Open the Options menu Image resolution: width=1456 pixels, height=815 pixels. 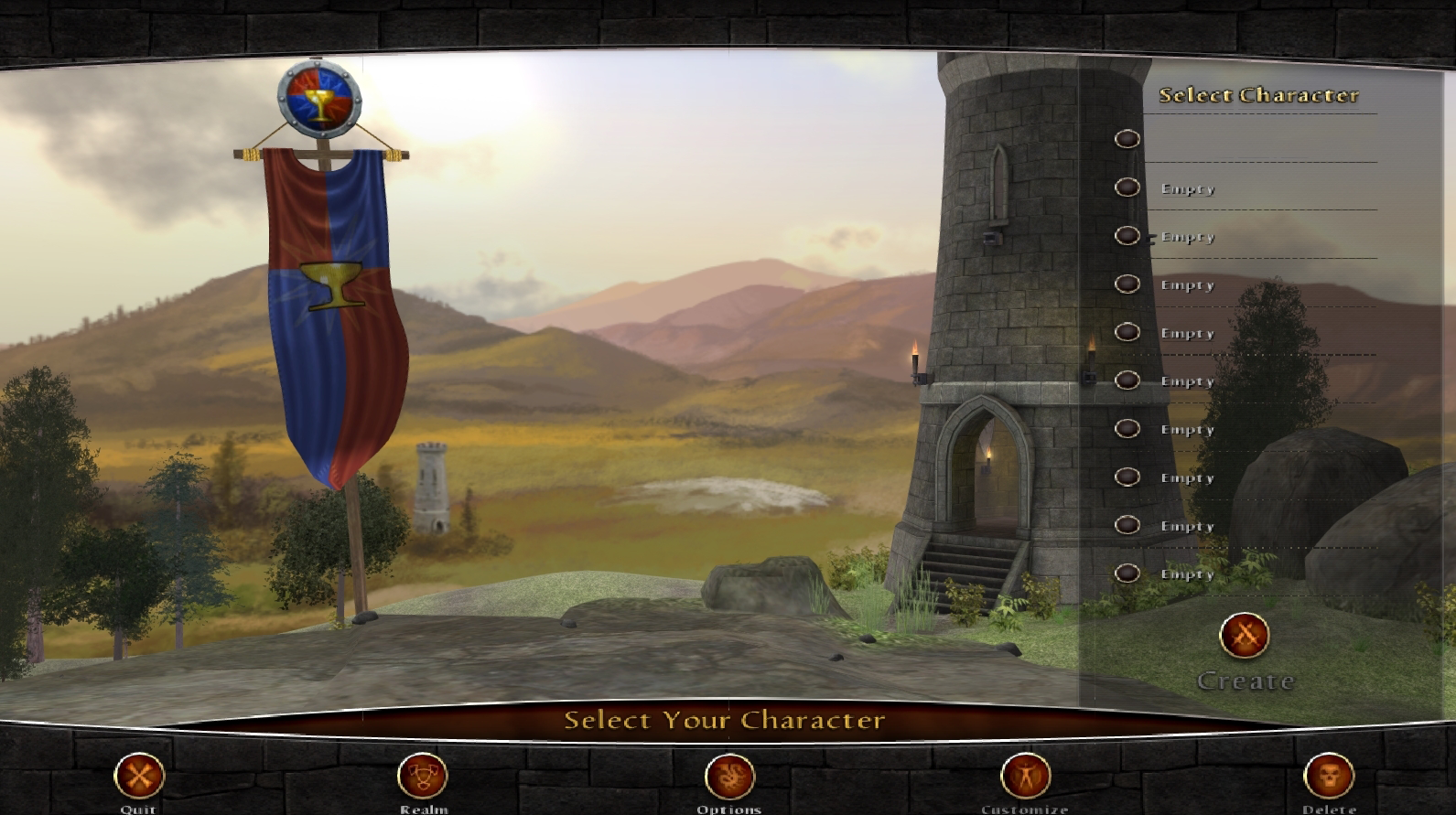click(x=729, y=777)
